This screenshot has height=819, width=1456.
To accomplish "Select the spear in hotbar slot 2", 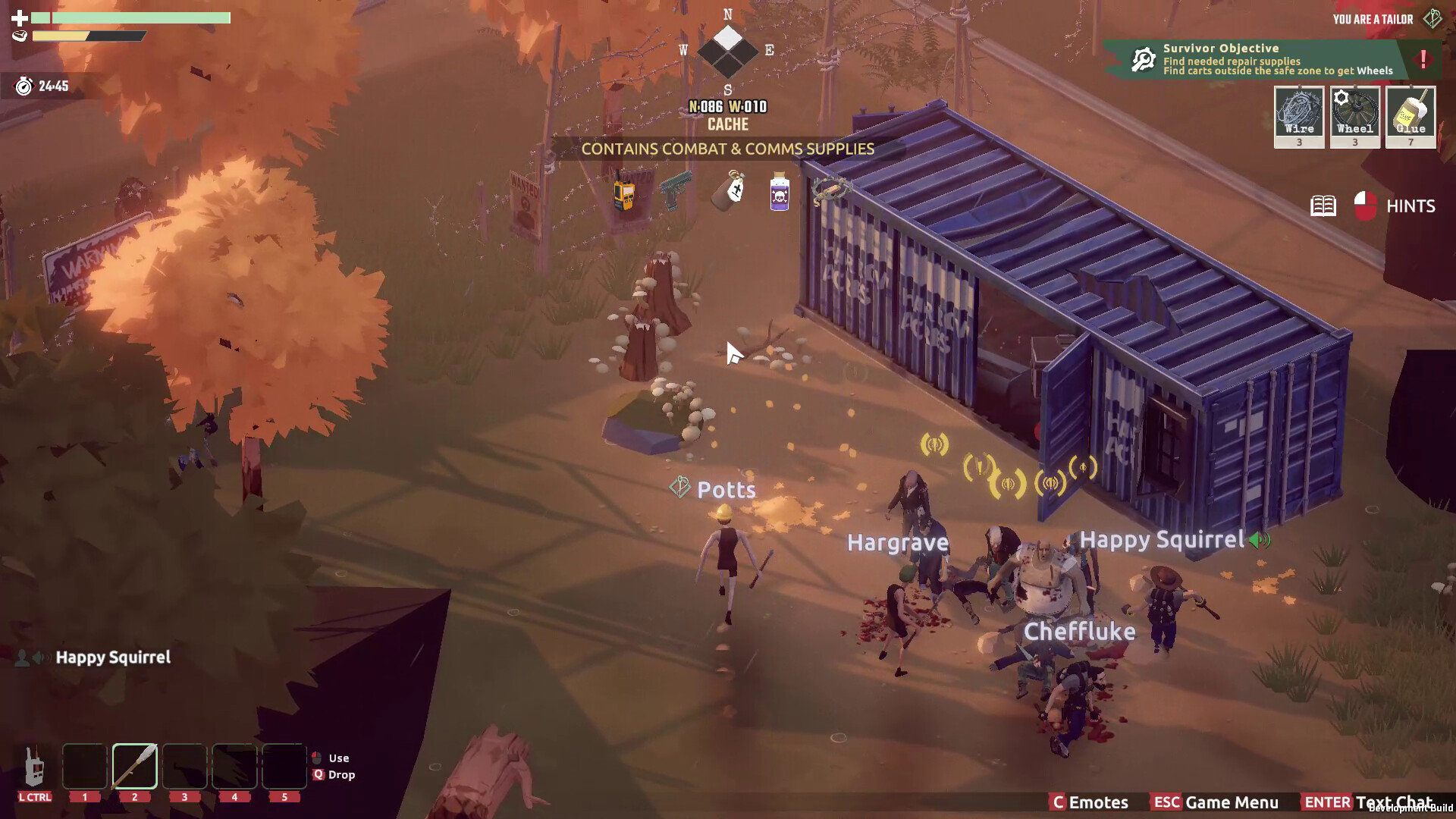I will point(135,766).
